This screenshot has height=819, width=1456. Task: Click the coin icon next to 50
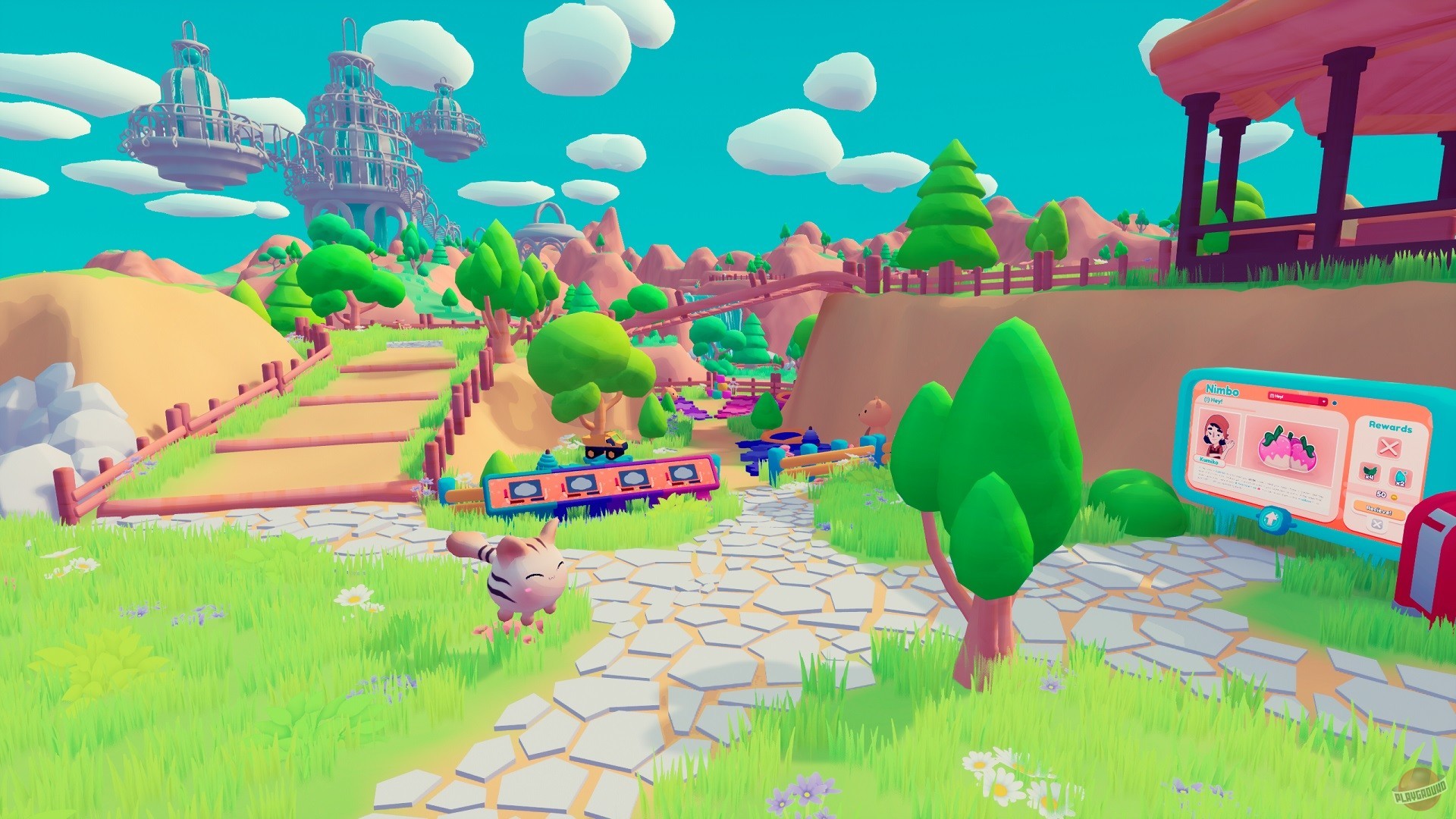point(1395,497)
